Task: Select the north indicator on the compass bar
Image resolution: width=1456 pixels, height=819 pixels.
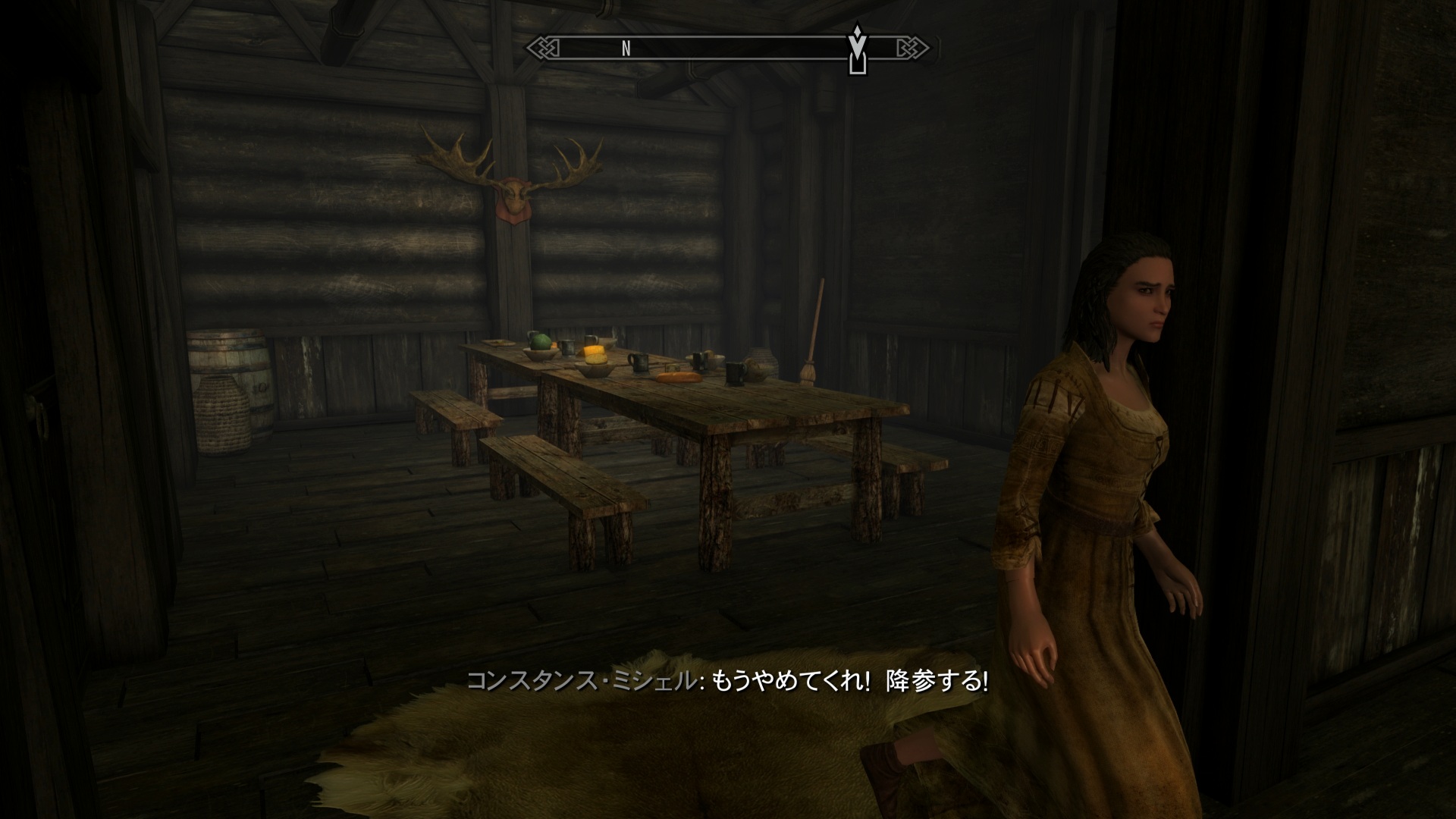Action: pos(626,49)
